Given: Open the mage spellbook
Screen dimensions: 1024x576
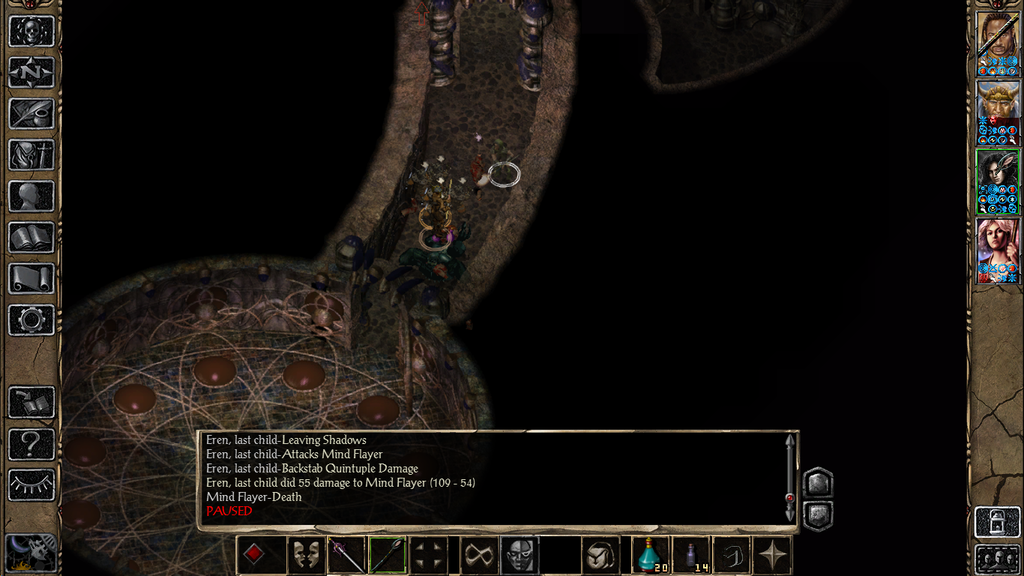Looking at the screenshot, I should coord(31,237).
